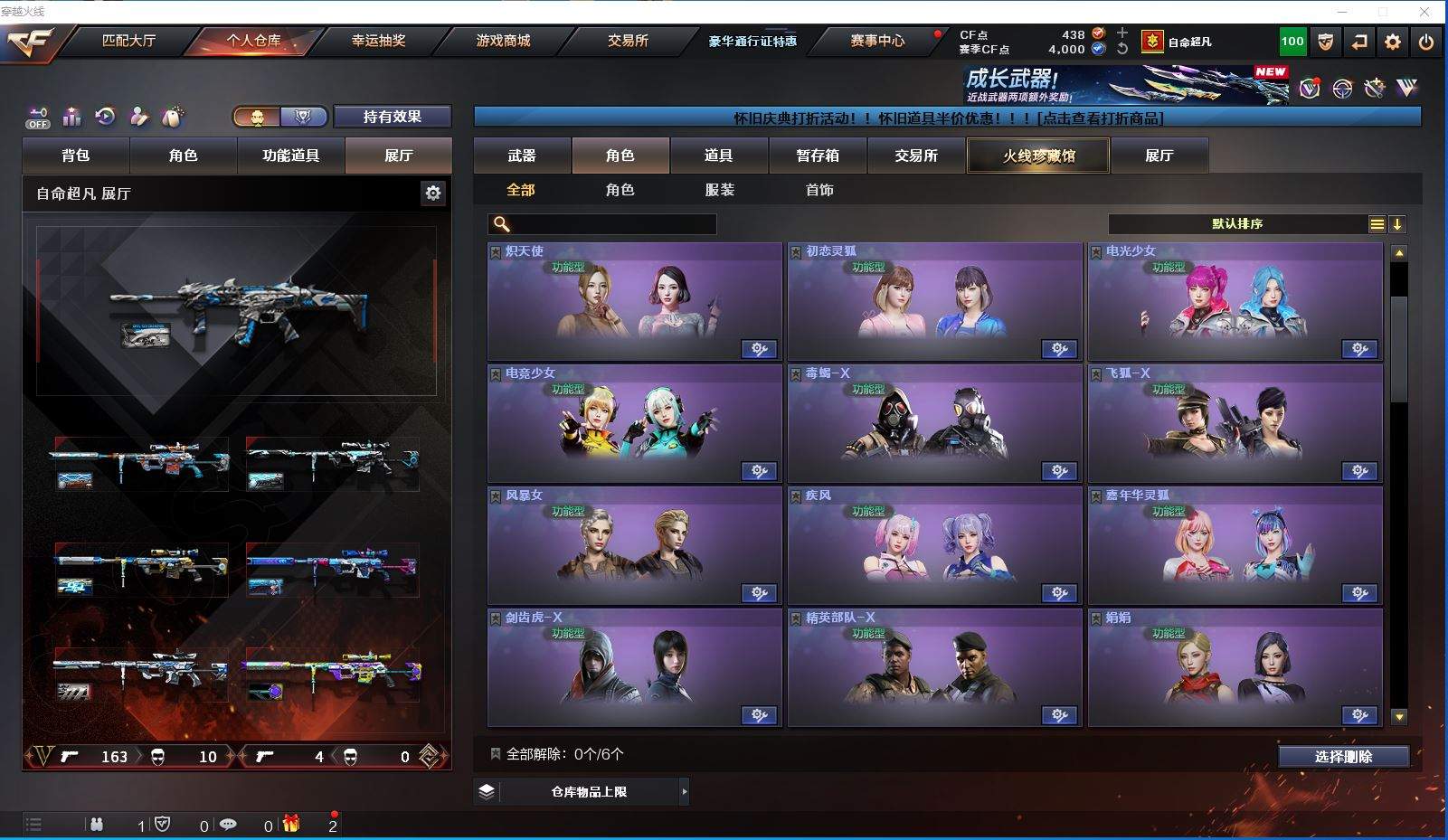Choose the 毒蝎-X character card

(934, 424)
